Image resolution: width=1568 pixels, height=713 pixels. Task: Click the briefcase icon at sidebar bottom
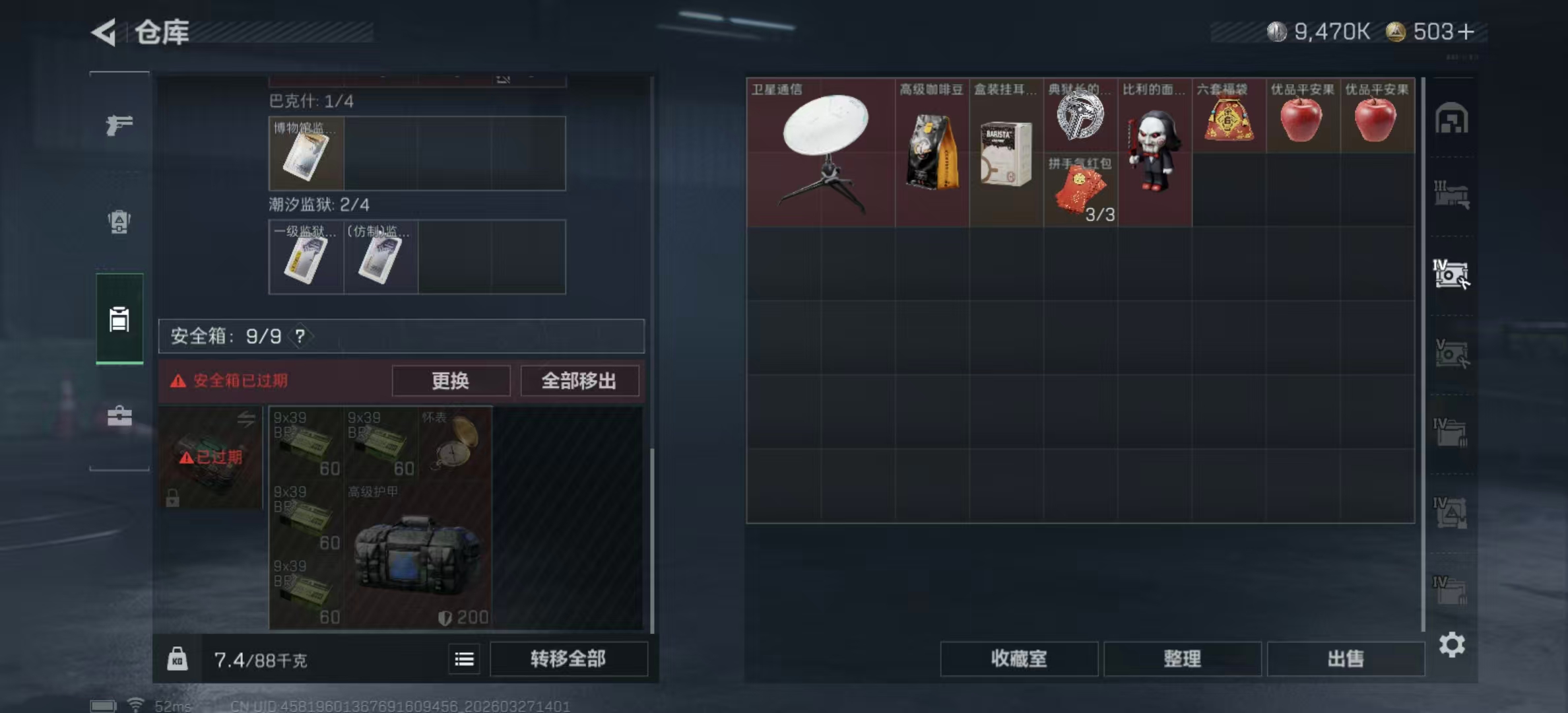click(119, 416)
